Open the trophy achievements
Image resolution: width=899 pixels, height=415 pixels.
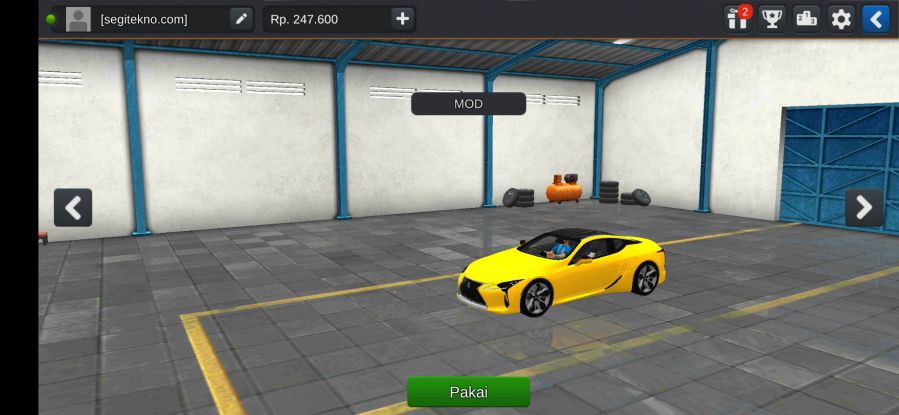click(x=772, y=19)
